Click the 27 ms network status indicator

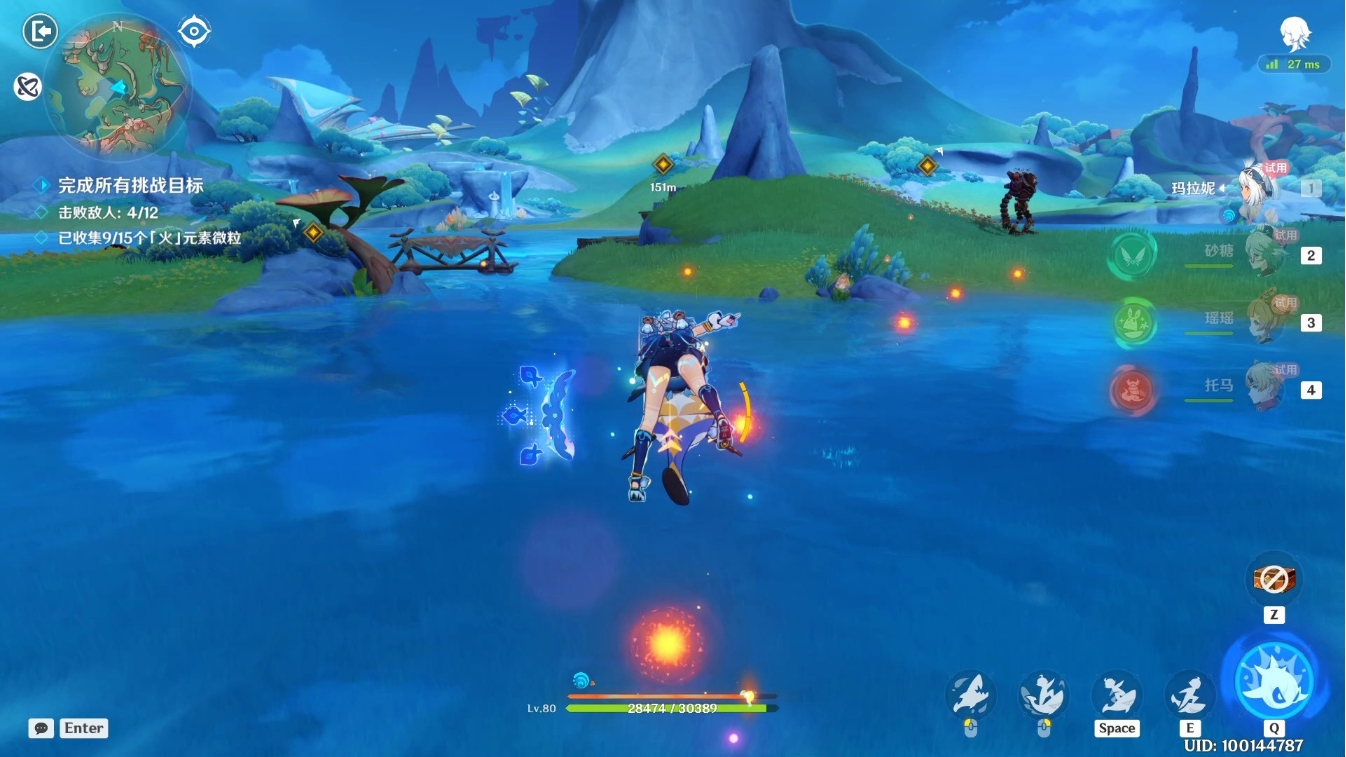[1295, 64]
